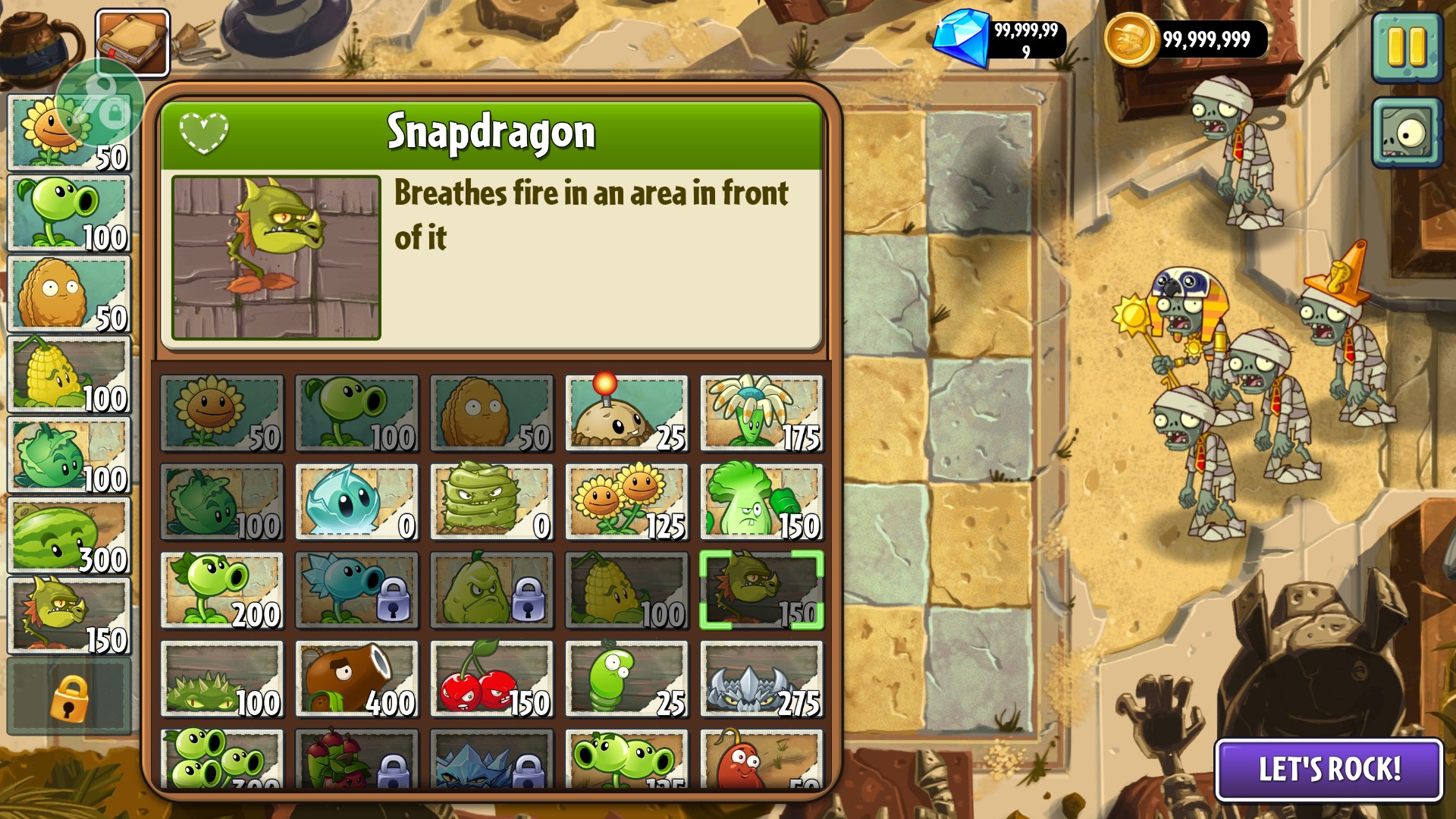The image size is (1456, 819).
Task: Remove Watermelon from the chosen seed slots
Action: [x=69, y=536]
